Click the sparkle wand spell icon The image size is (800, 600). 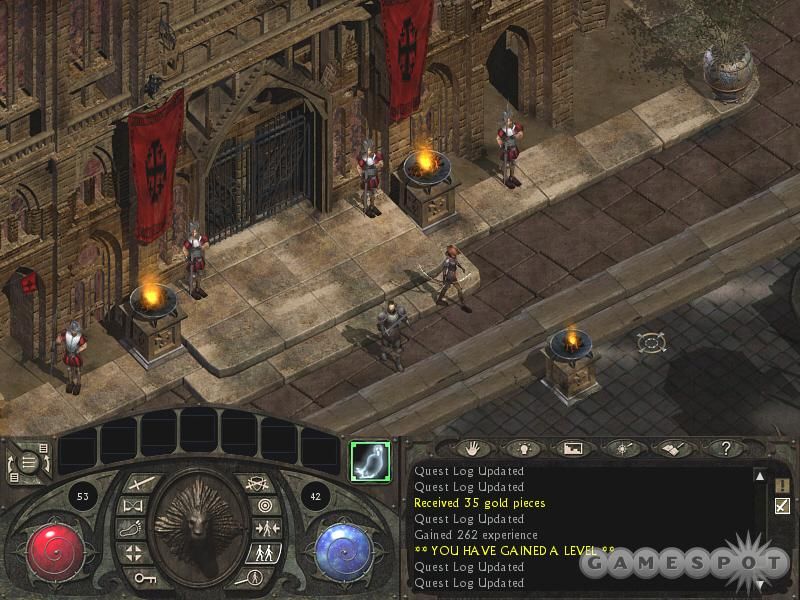[x=624, y=449]
